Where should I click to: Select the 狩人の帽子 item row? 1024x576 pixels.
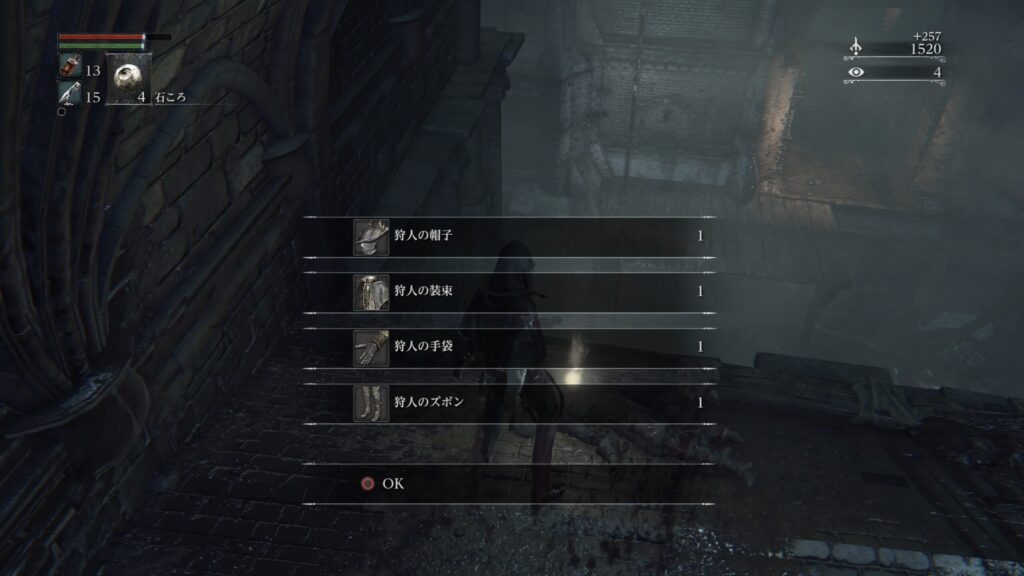510,237
